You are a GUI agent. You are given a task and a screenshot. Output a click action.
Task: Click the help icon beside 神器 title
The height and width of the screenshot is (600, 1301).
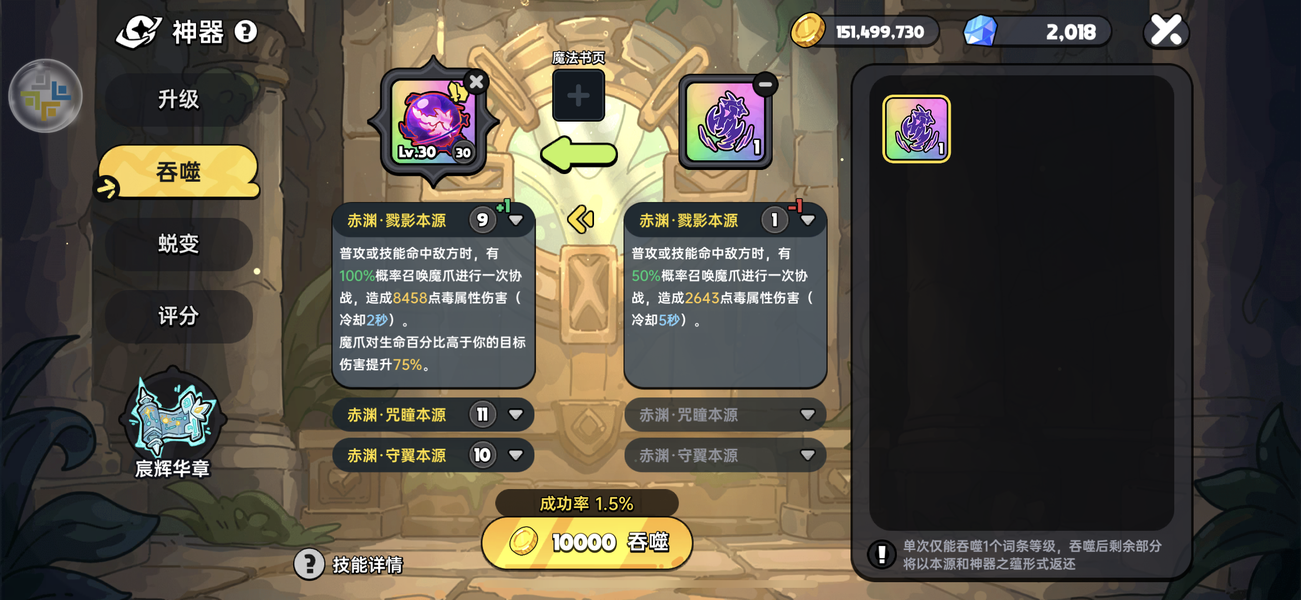[x=246, y=32]
